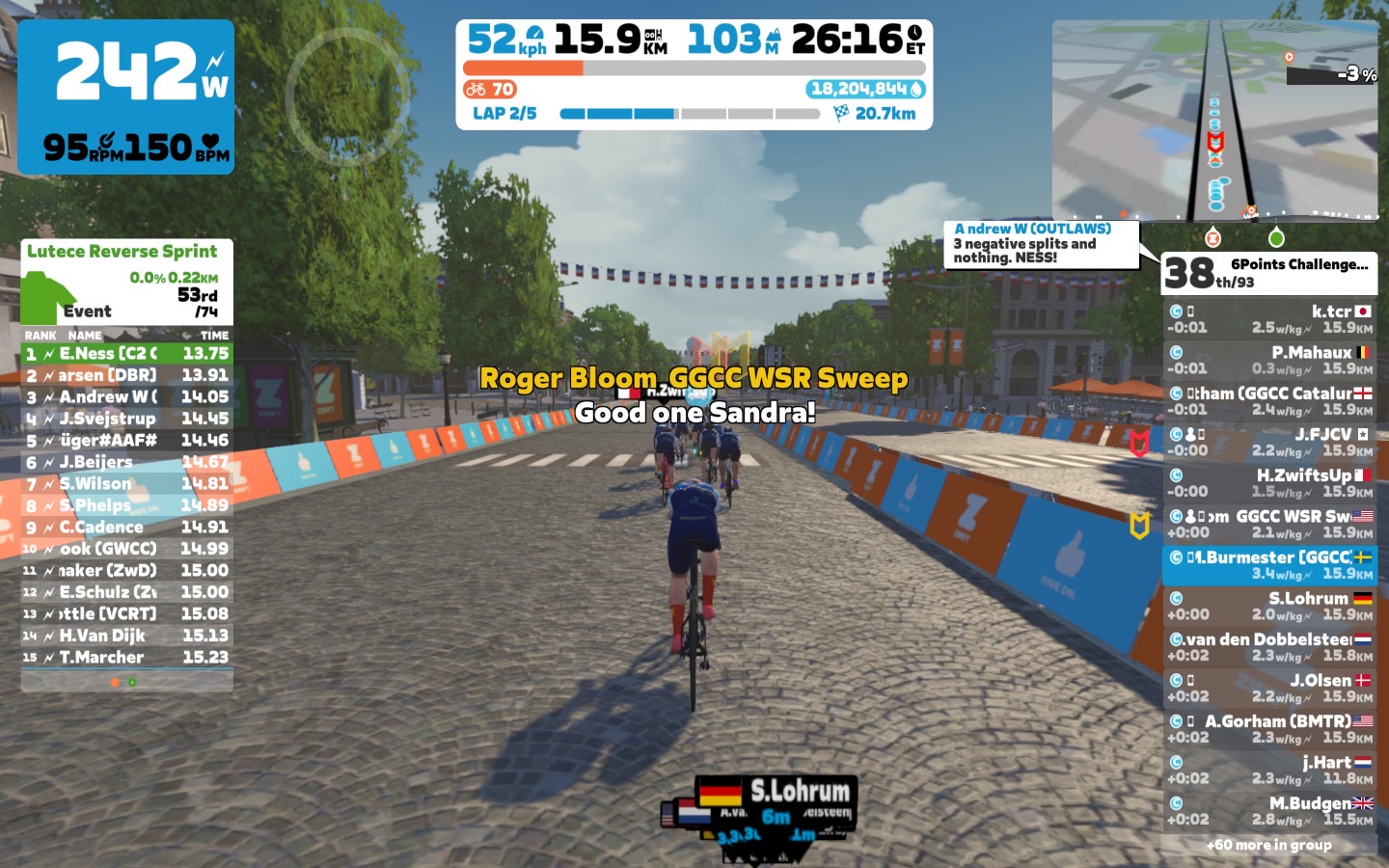View rider H.ZwiftsUp from the list
1389x868 pixels.
1269,482
